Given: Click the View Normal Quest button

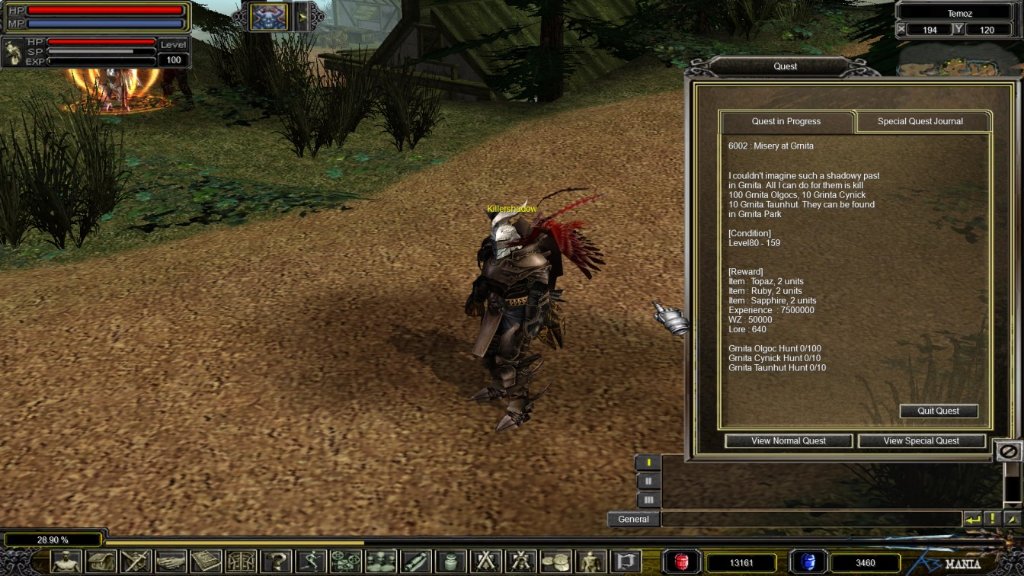Looking at the screenshot, I should click(788, 441).
